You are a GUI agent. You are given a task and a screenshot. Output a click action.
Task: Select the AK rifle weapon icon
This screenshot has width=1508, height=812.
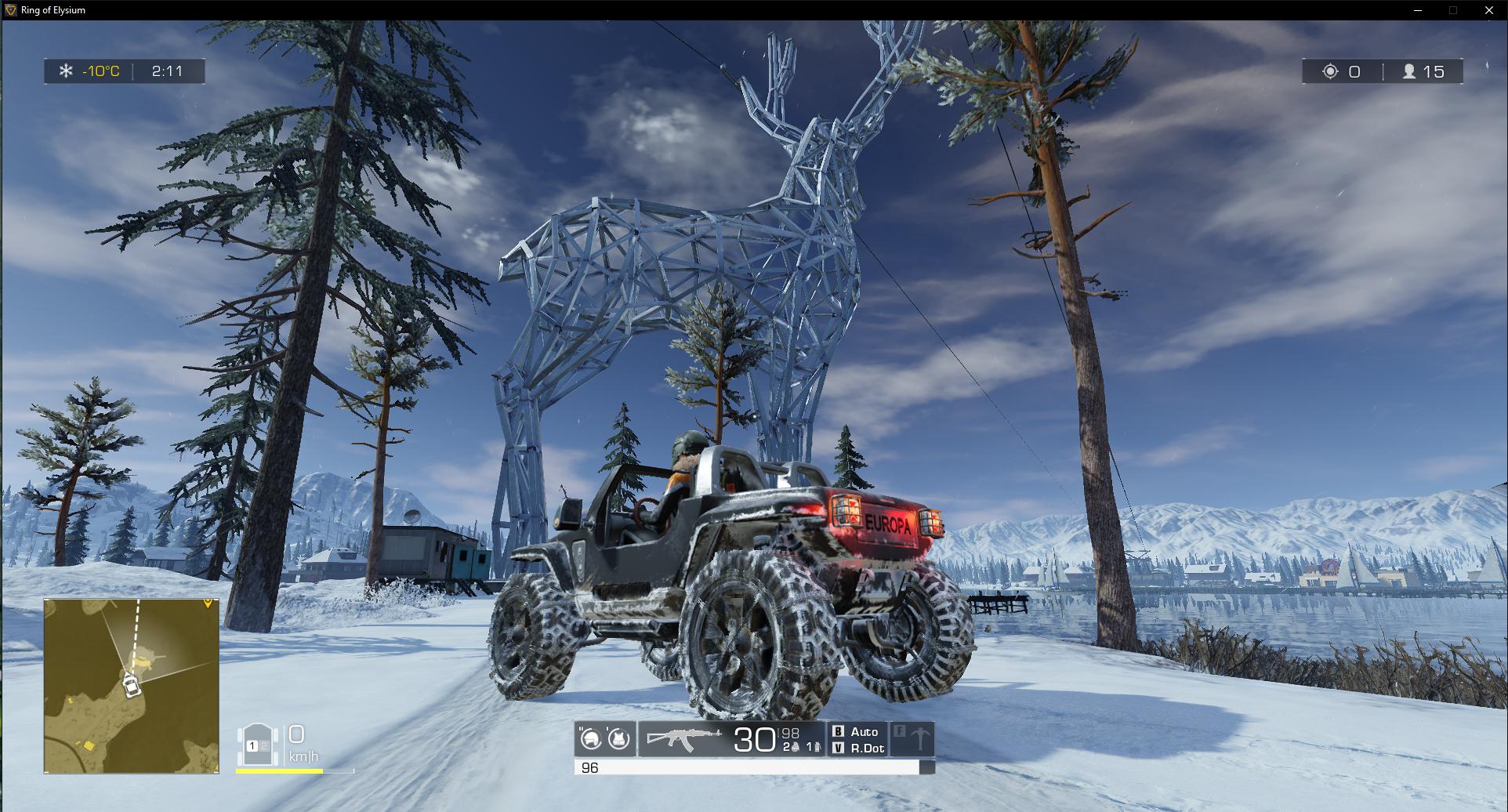[684, 737]
